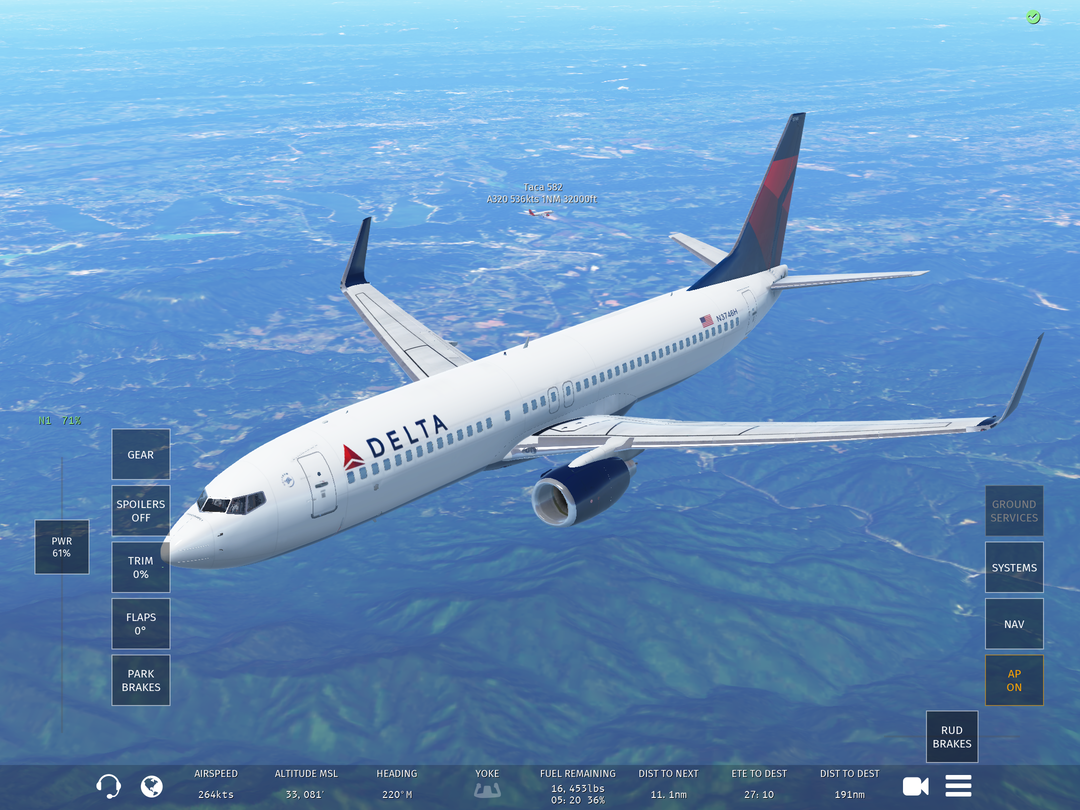The height and width of the screenshot is (810, 1080).
Task: Tap the FUEL REMAINING status item
Action: pyautogui.click(x=578, y=786)
